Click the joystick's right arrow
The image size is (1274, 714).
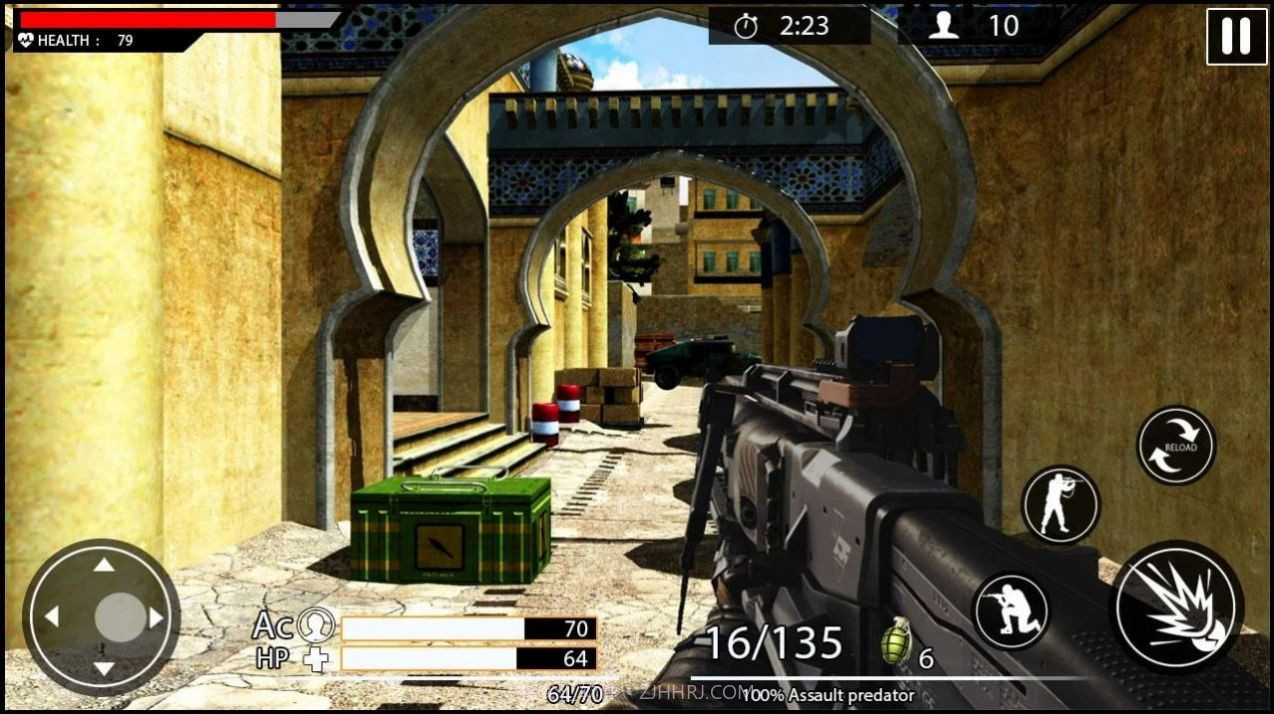click(156, 618)
